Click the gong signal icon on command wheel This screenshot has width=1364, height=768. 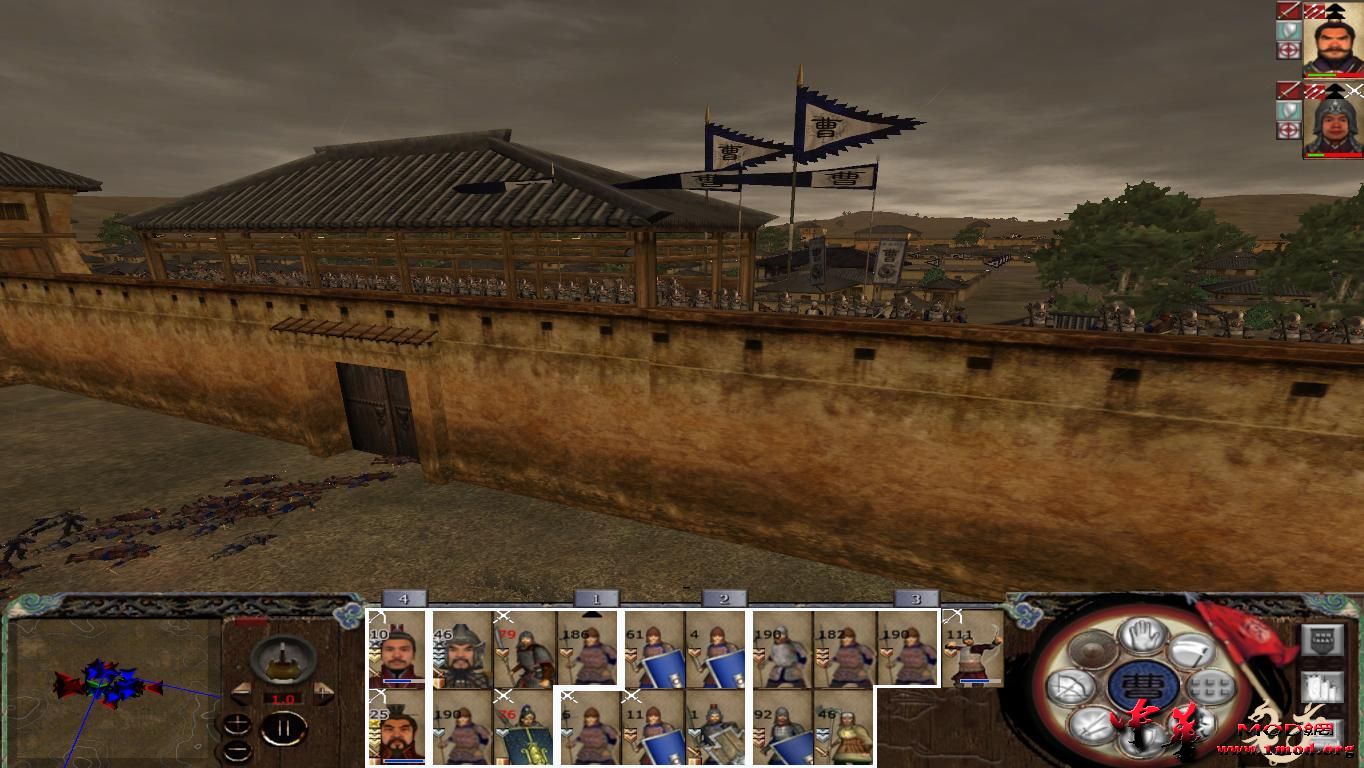[1091, 651]
